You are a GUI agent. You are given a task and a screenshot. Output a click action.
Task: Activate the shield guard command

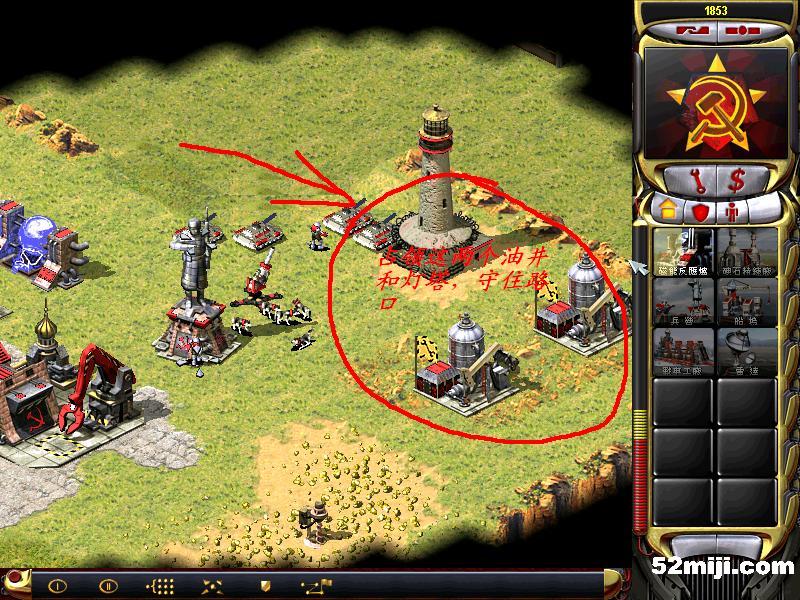tap(265, 586)
